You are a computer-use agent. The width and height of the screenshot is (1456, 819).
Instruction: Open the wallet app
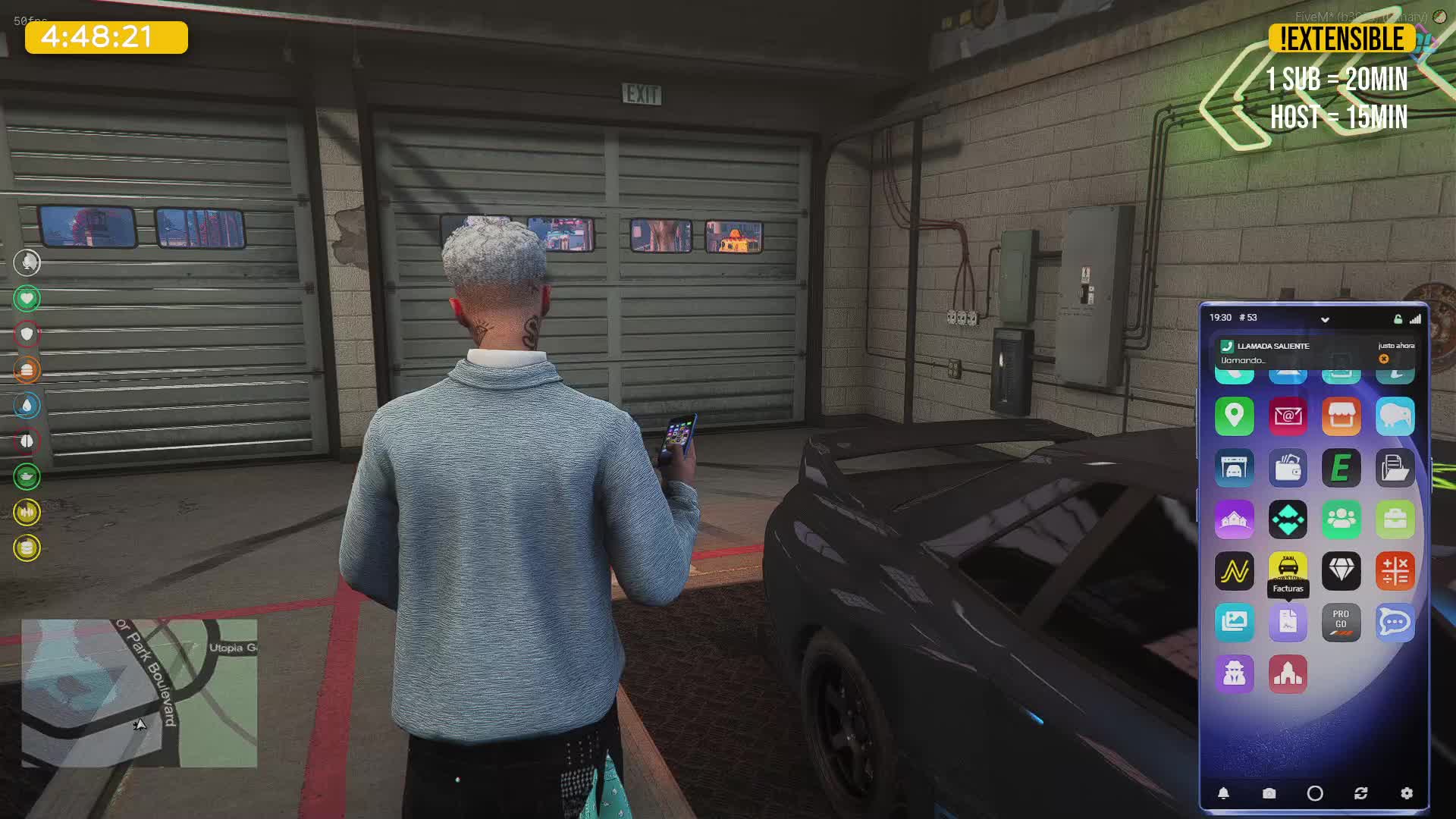1288,468
